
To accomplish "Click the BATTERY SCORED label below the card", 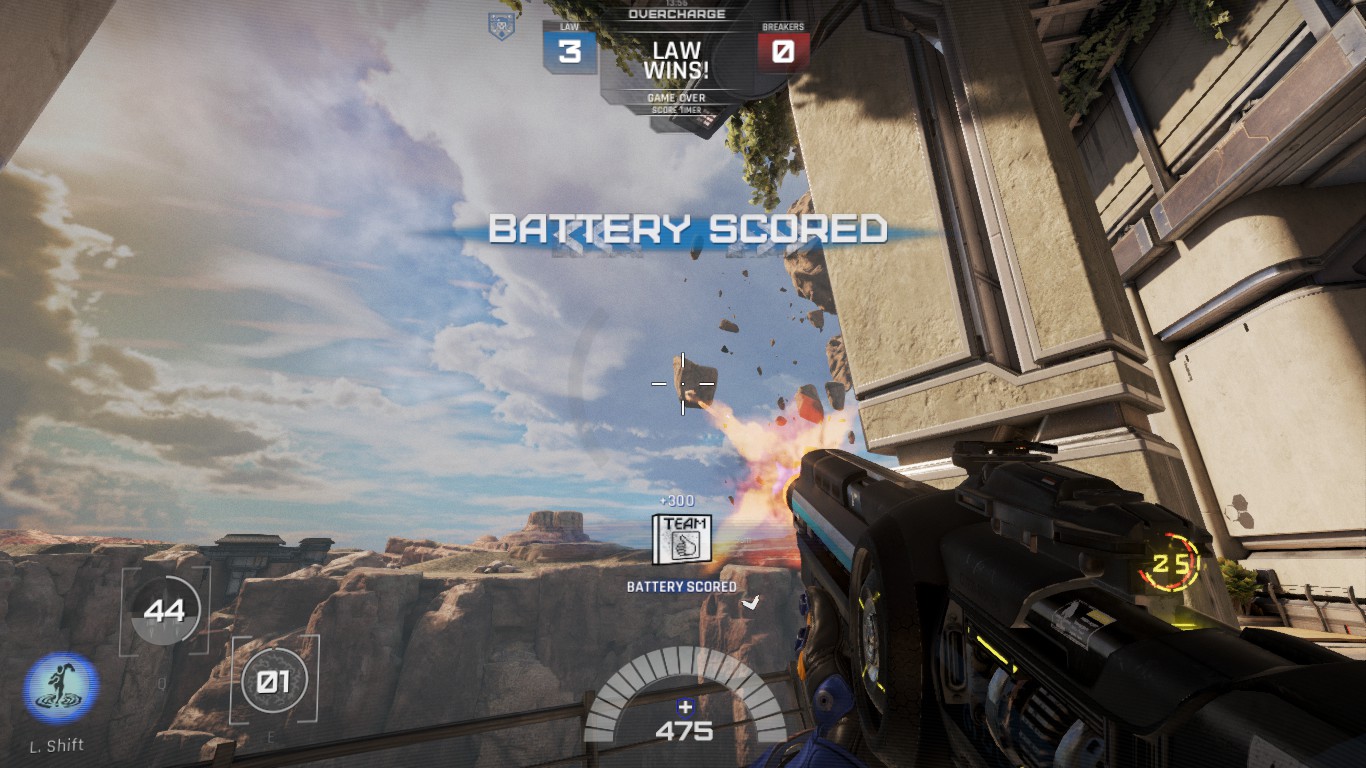I will coord(680,586).
